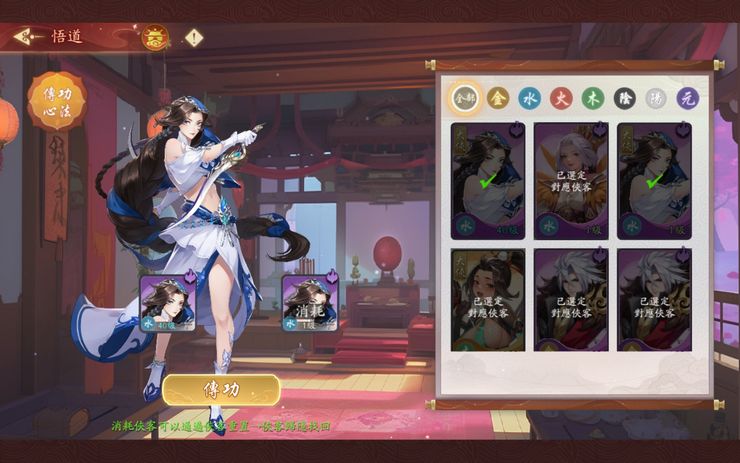The width and height of the screenshot is (740, 463).
Task: Open the gold emblem icon in the top bar
Action: pyautogui.click(x=155, y=38)
